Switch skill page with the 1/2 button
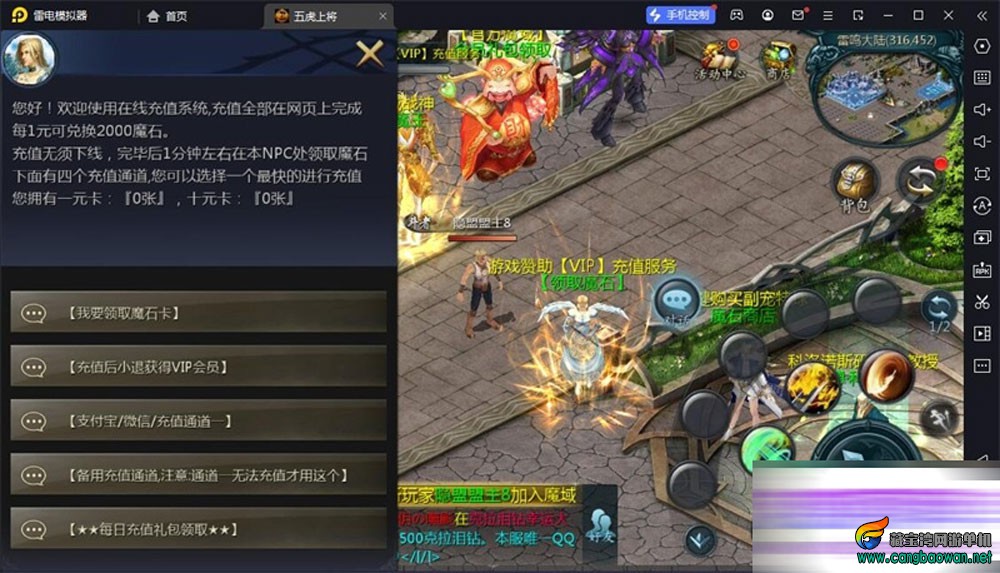 point(939,312)
